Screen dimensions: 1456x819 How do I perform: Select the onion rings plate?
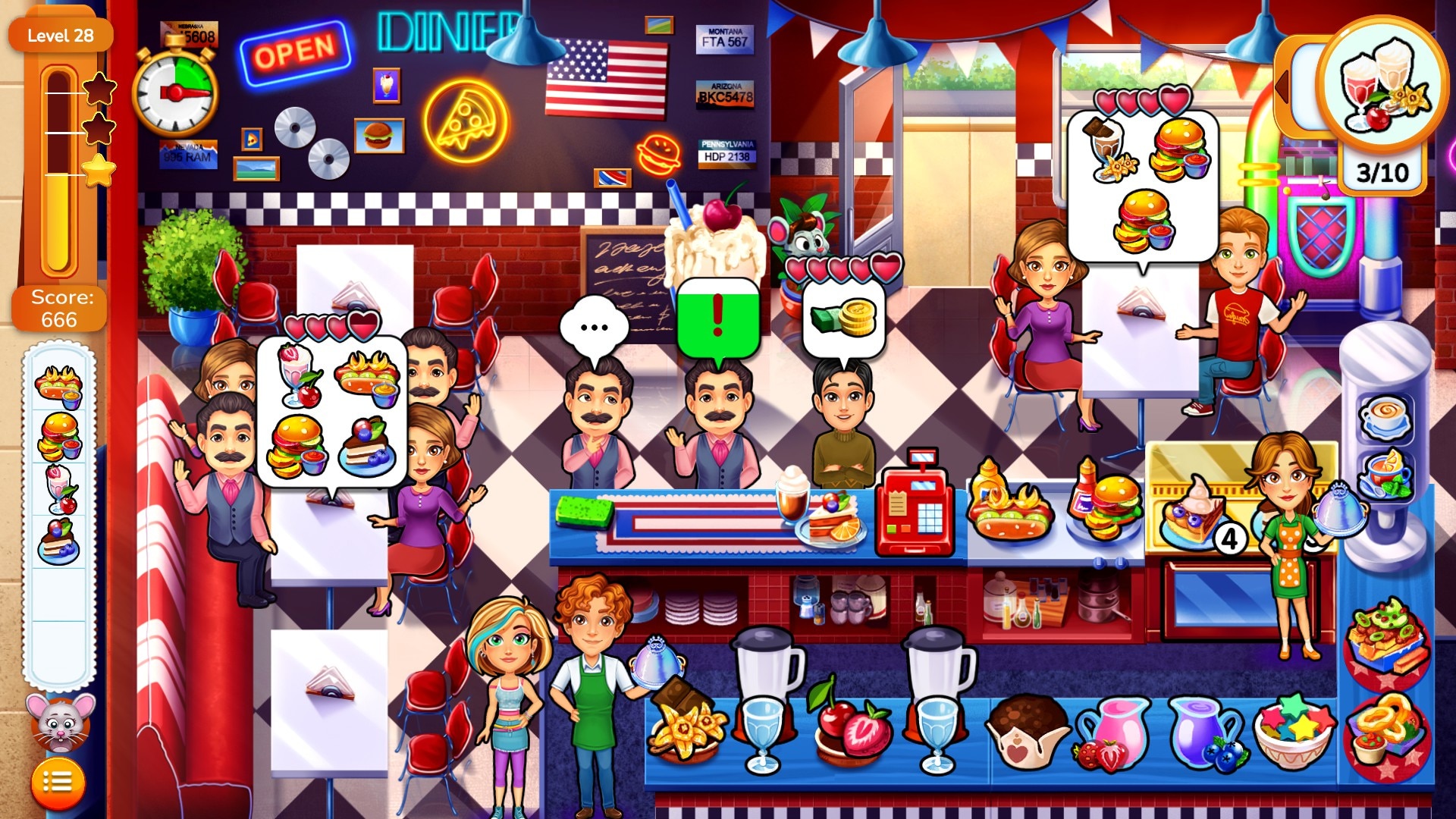pyautogui.click(x=1385, y=730)
